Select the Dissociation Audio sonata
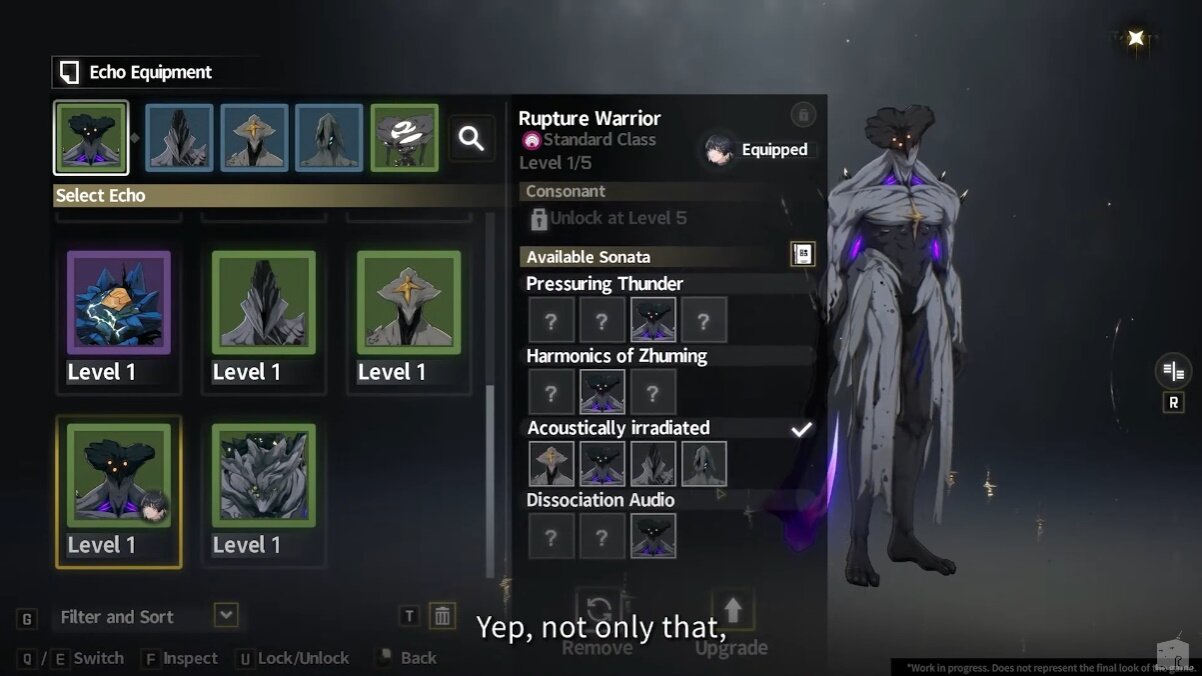 point(600,500)
